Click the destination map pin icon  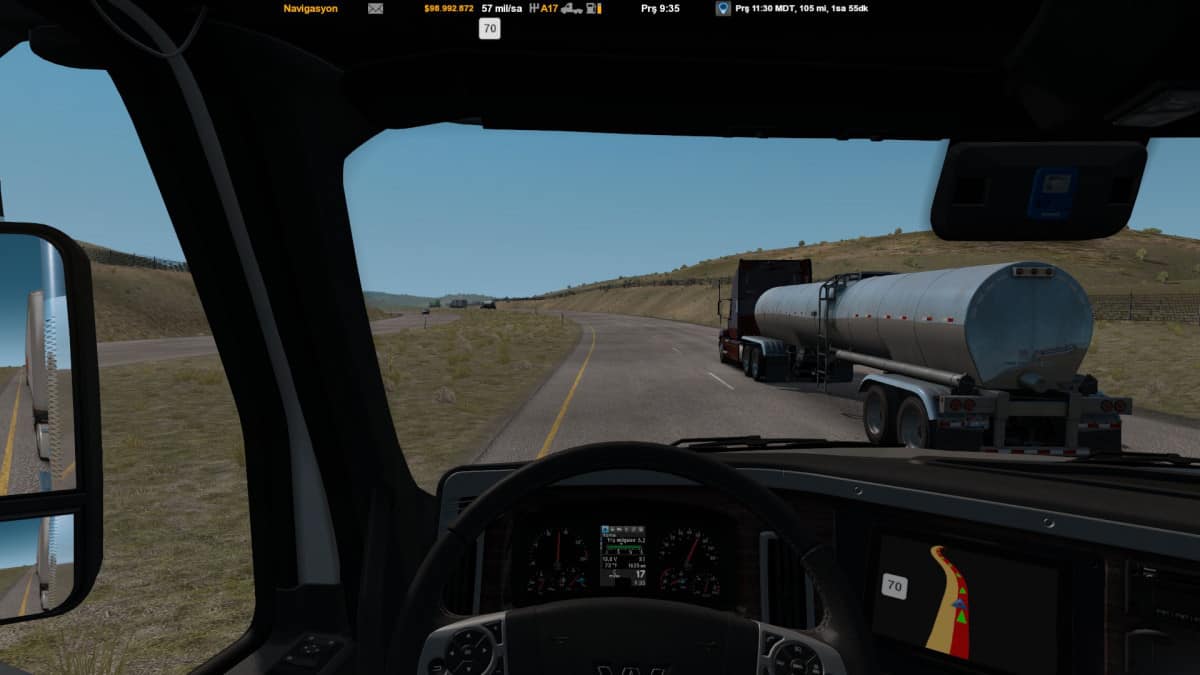coord(723,8)
